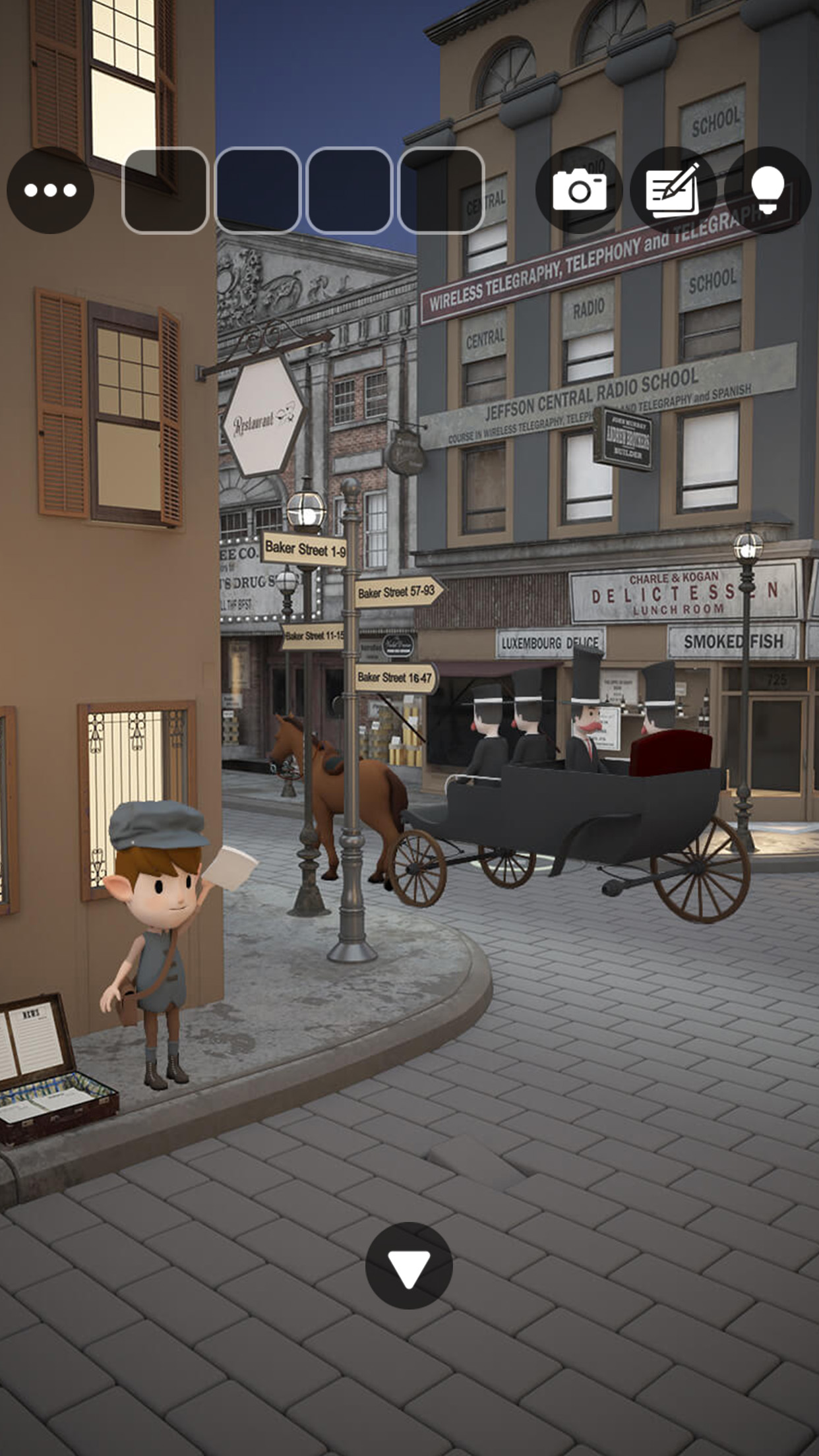Show a hint with the lightbulb

768,191
